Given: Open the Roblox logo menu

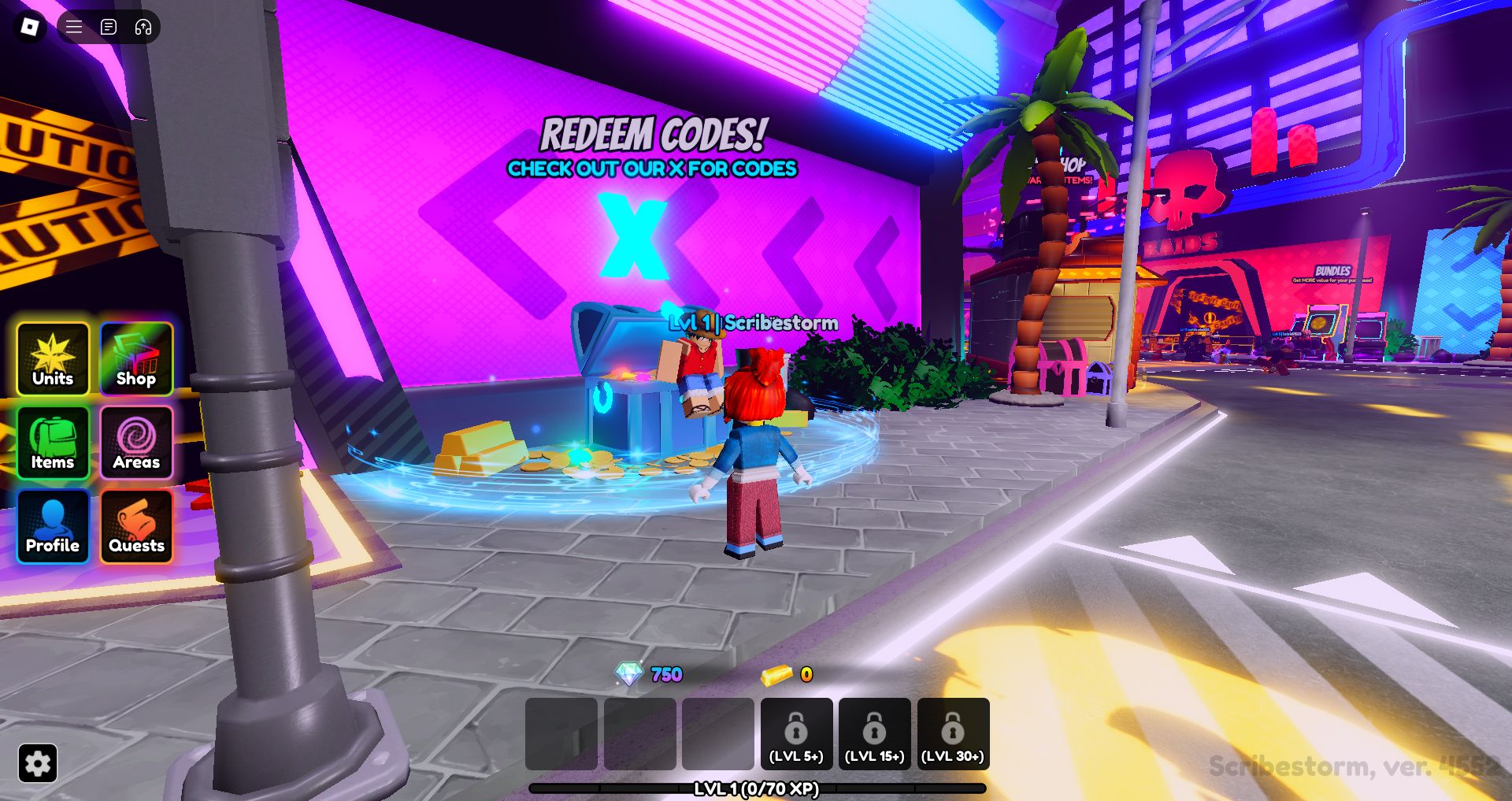Looking at the screenshot, I should coord(30,27).
